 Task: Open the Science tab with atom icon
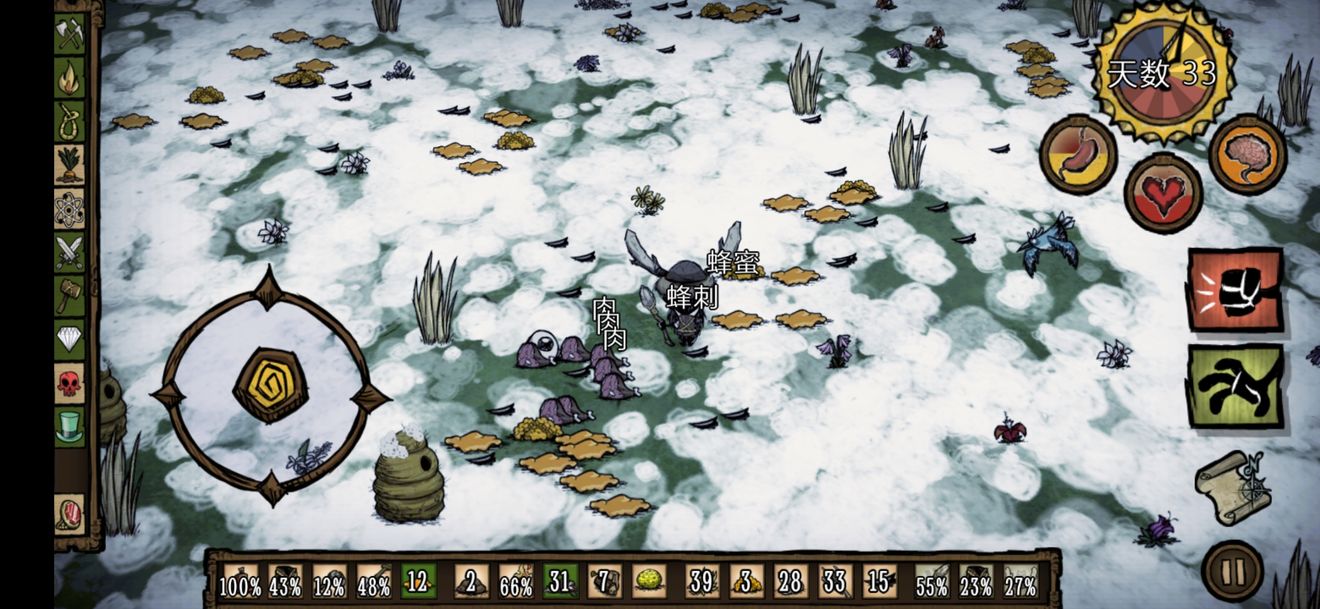tap(69, 209)
